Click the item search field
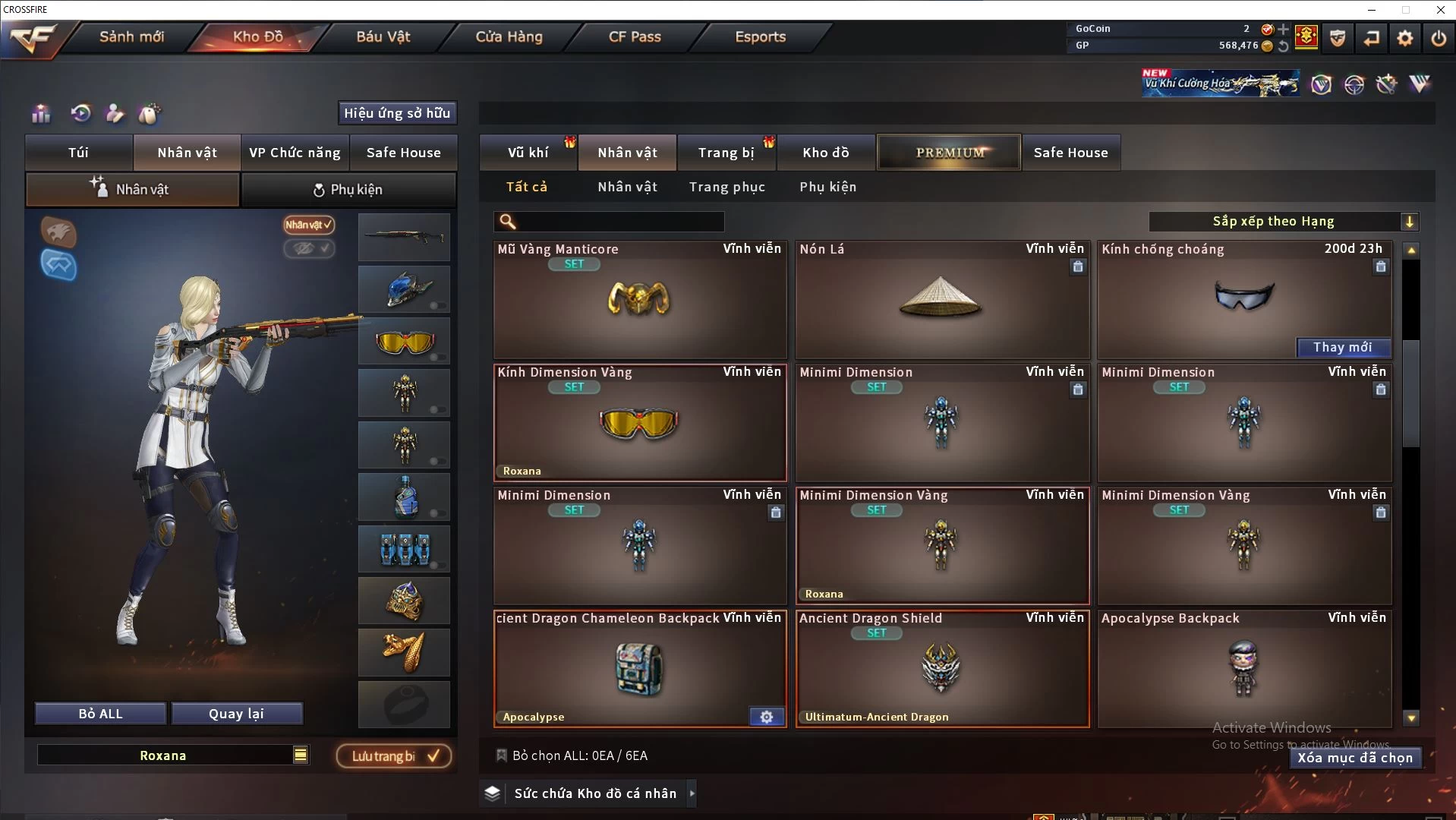 [619, 222]
